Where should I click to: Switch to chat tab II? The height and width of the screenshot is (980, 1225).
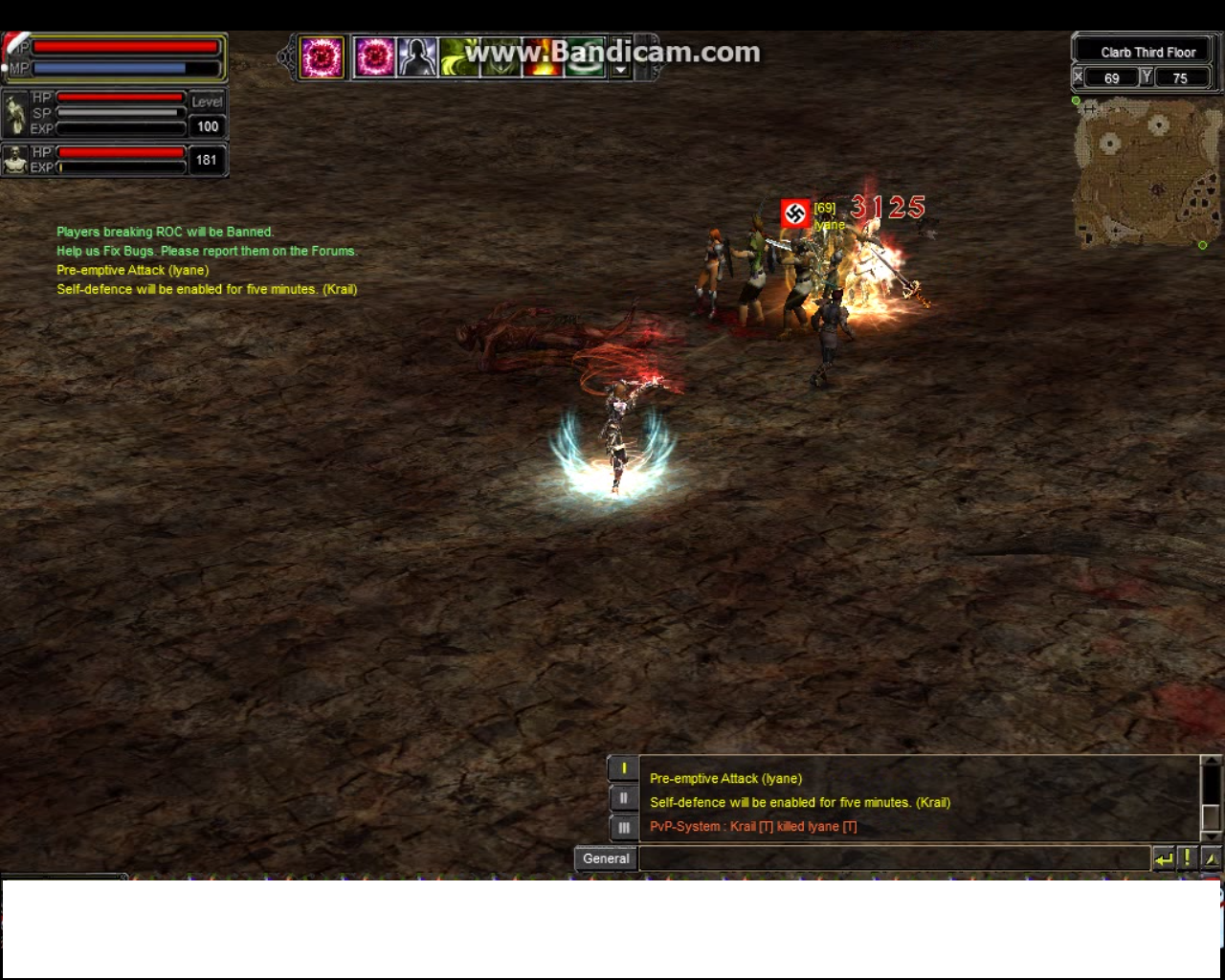point(623,798)
